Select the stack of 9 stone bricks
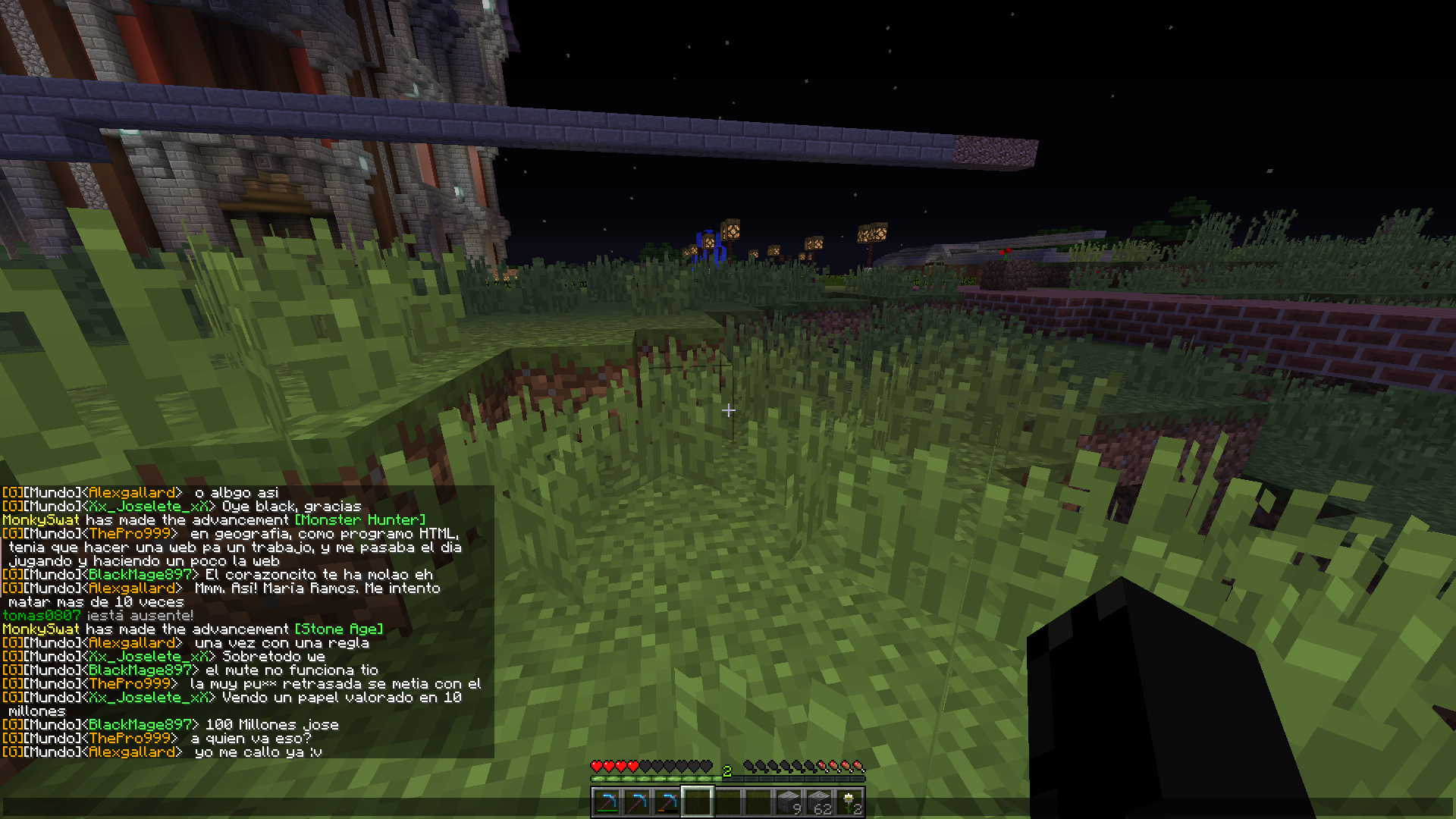1456x819 pixels. 789,802
